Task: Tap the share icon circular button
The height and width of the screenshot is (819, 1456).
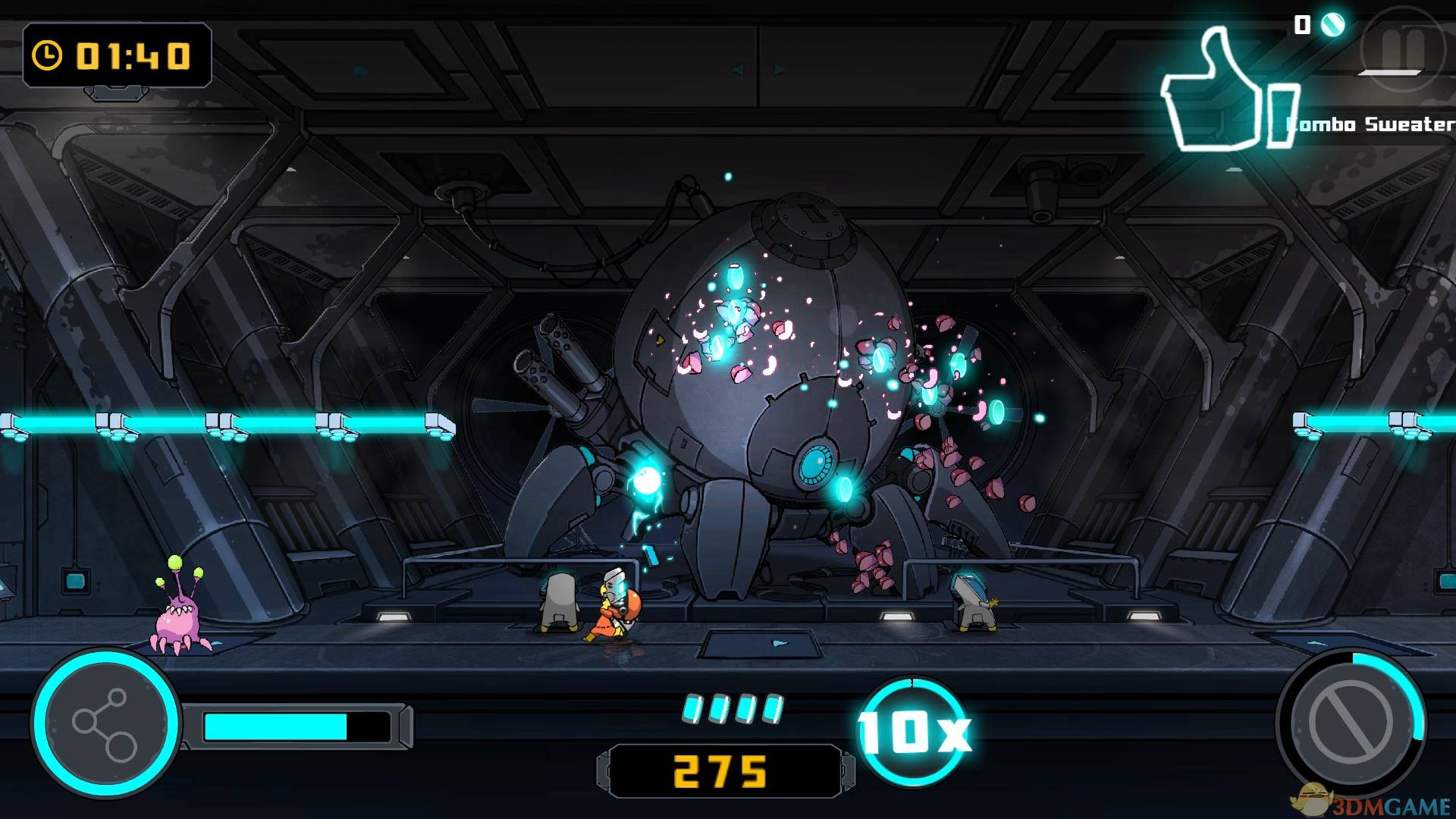Action: point(105,723)
